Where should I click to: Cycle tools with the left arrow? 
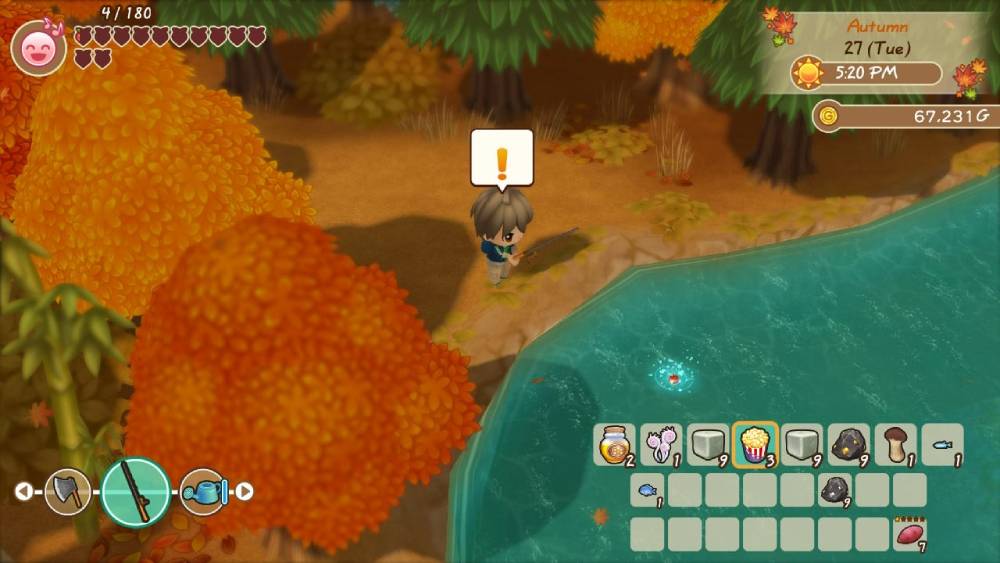pyautogui.click(x=21, y=491)
